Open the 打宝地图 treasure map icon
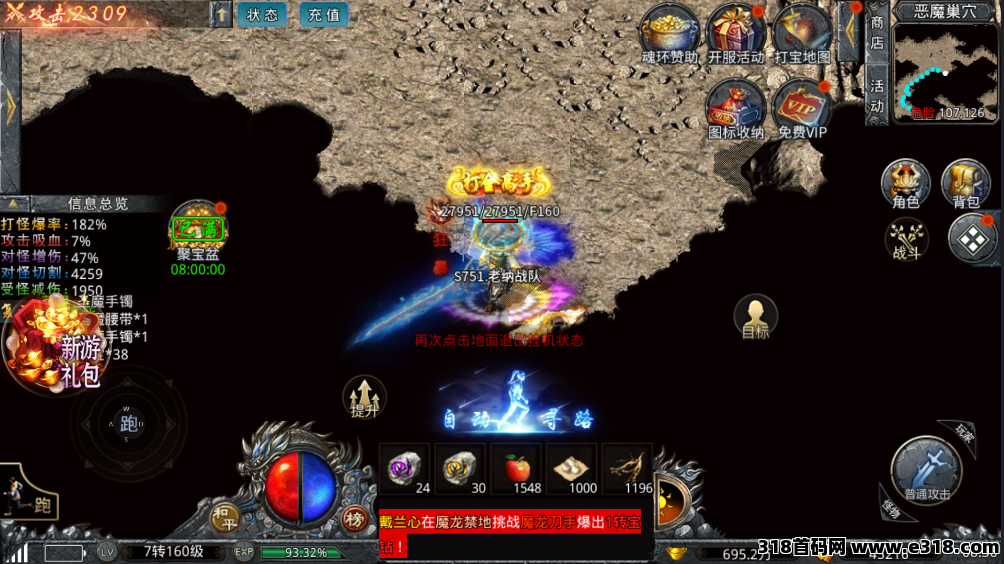The image size is (1004, 564). (802, 32)
